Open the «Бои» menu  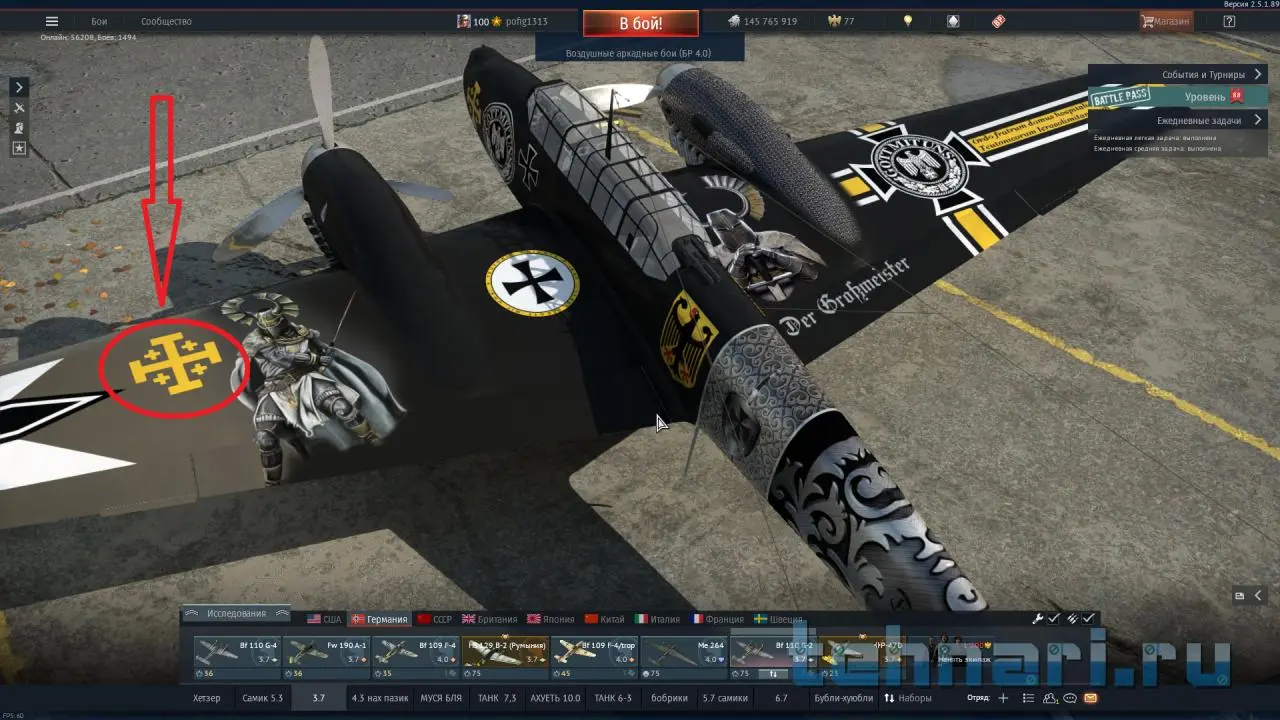click(99, 21)
